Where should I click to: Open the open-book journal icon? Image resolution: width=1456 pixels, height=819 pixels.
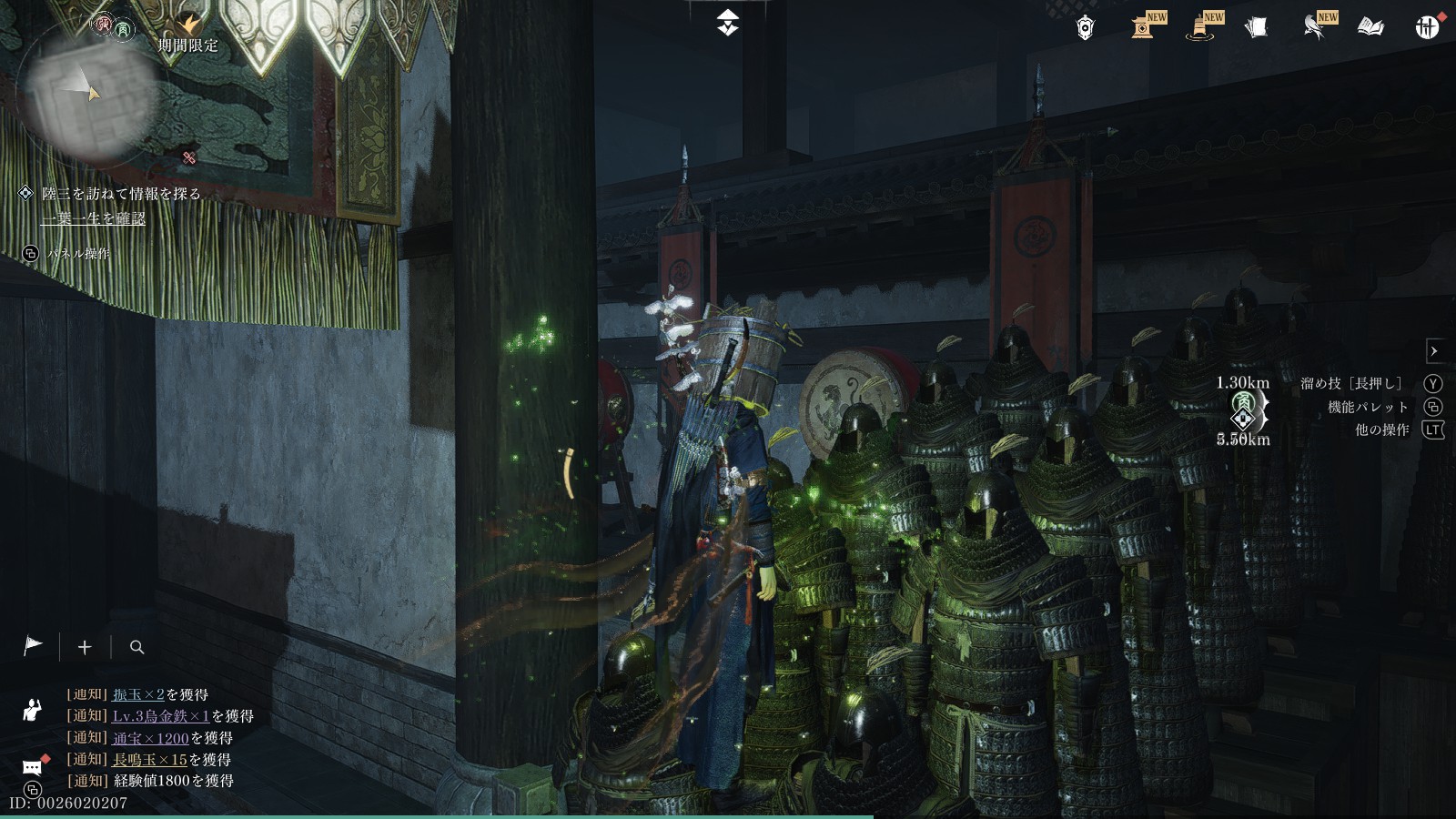[x=1370, y=27]
